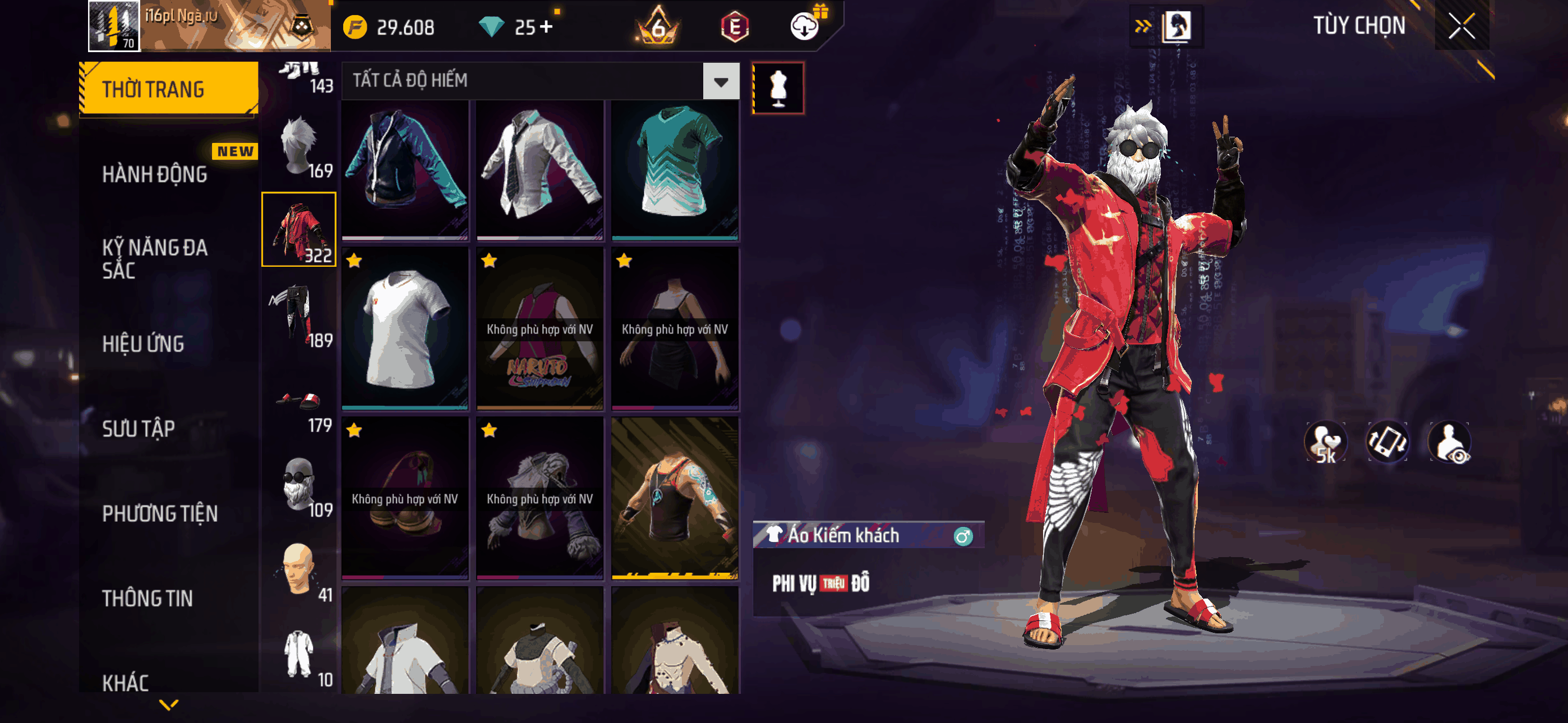Image resolution: width=1568 pixels, height=723 pixels.
Task: Open the PHƯƠNG TIỆN tab
Action: [x=159, y=513]
